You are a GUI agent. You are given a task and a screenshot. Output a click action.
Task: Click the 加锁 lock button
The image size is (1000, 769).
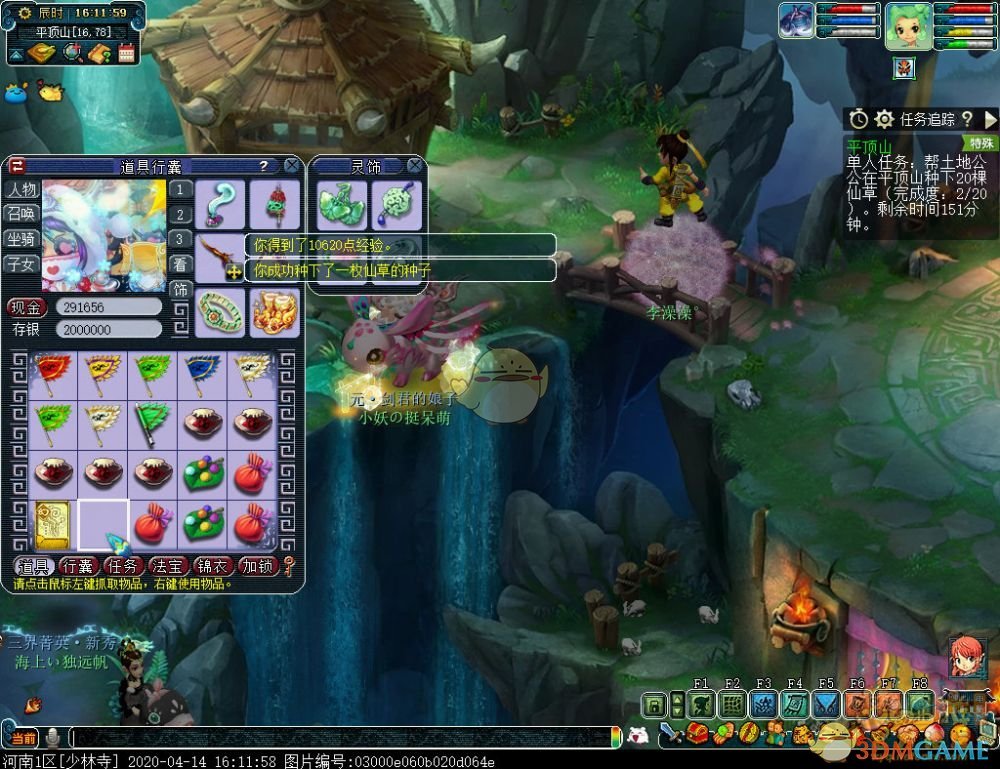point(258,566)
